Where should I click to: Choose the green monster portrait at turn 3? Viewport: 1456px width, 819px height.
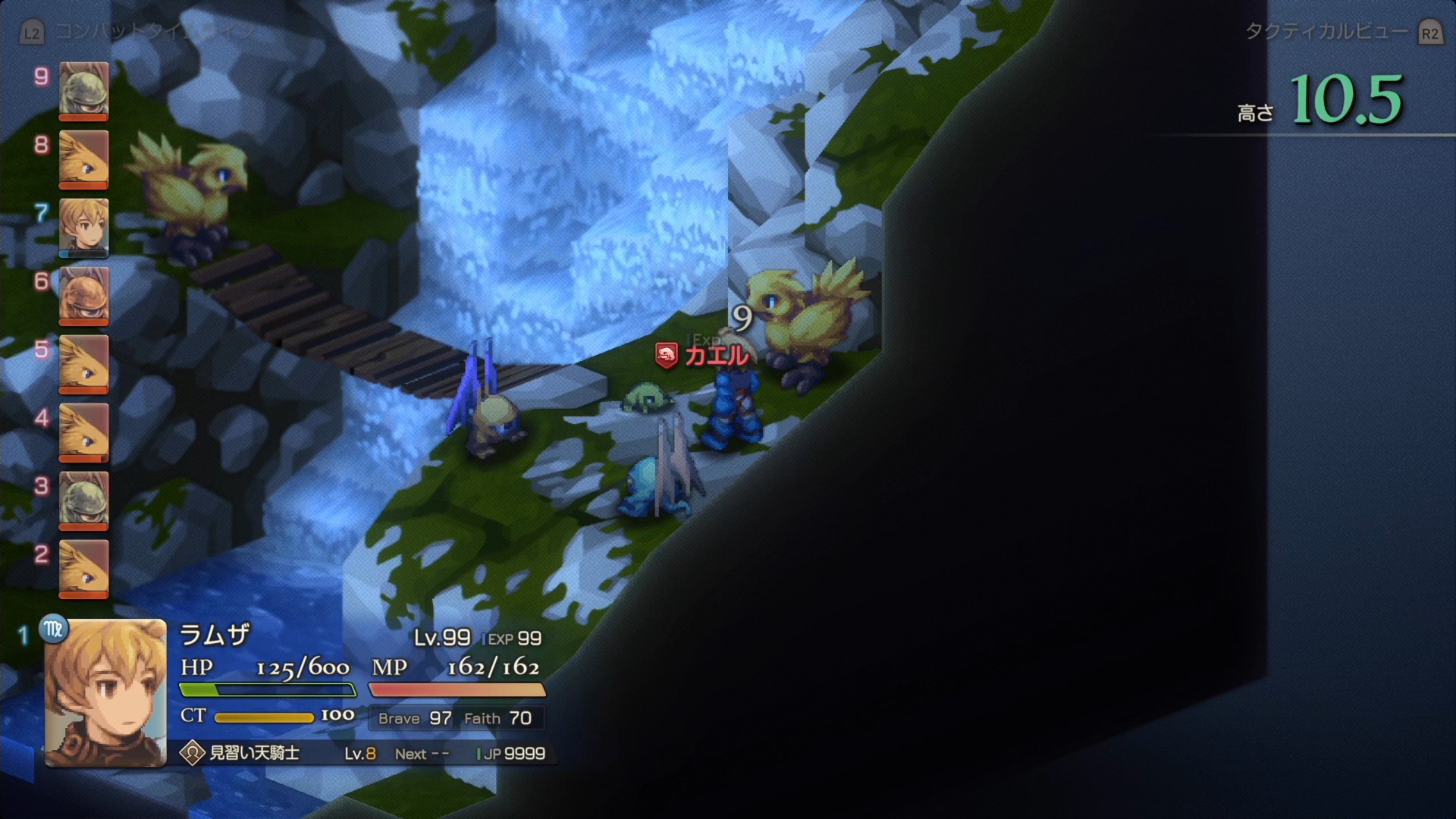tap(83, 500)
